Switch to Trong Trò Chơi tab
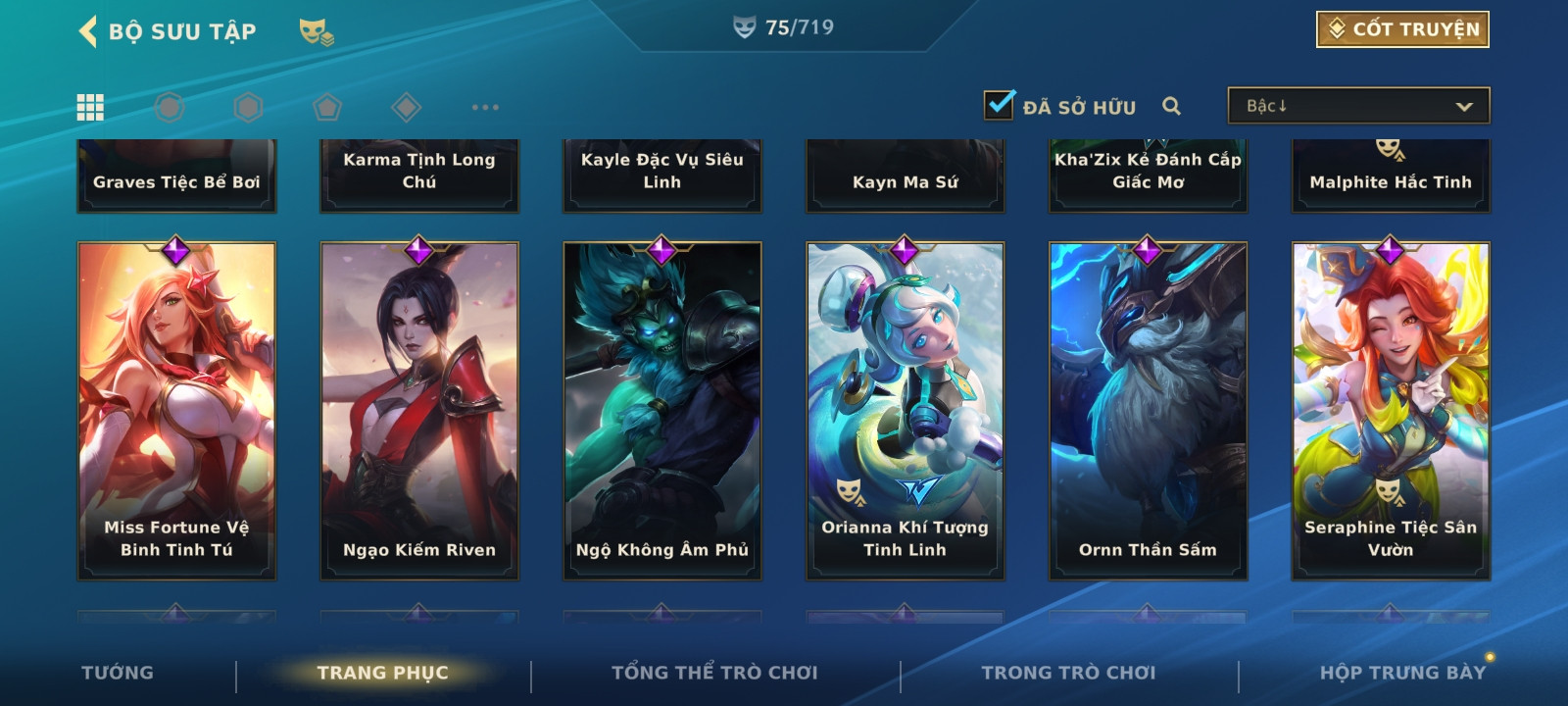Screen dimensions: 1568x706 click(x=1068, y=673)
